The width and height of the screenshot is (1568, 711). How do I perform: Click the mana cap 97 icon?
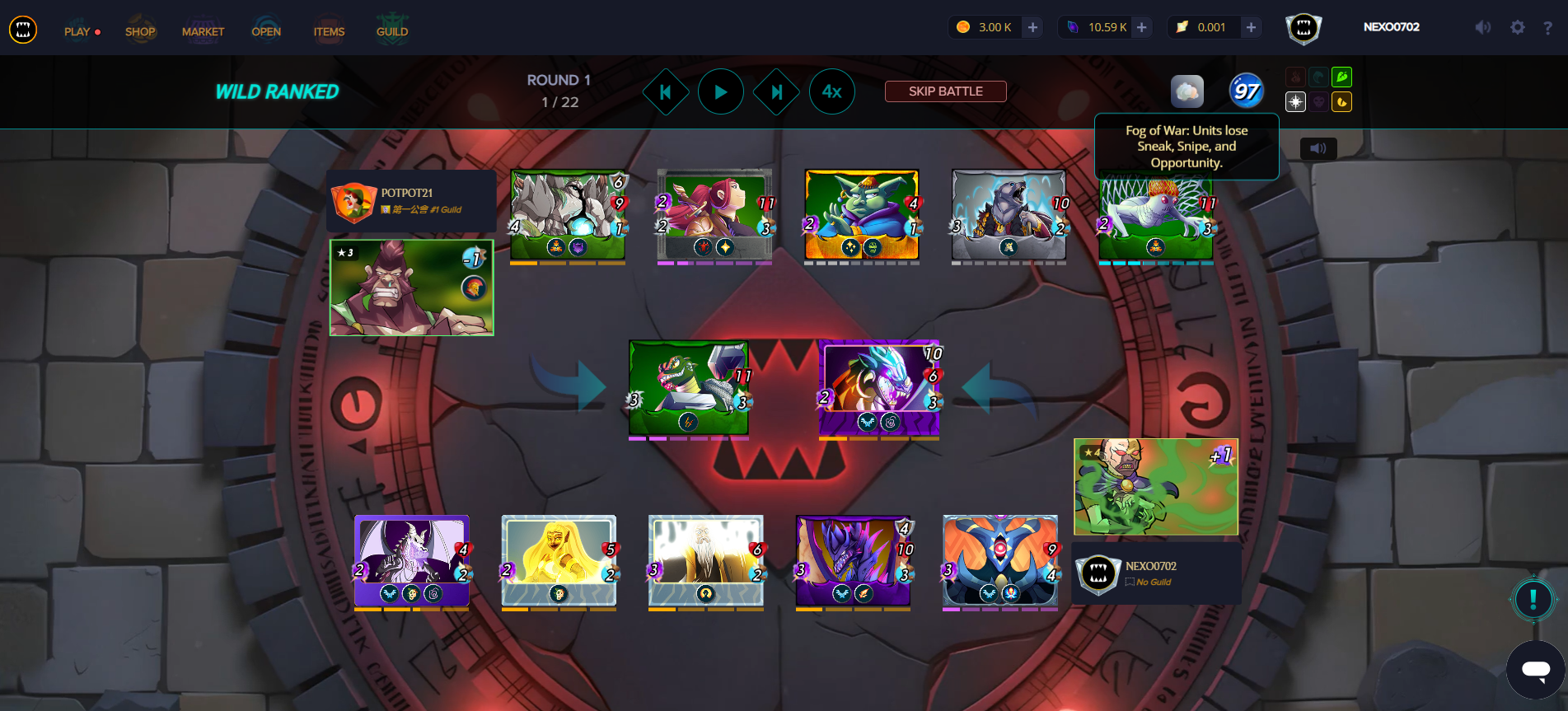point(1247,91)
